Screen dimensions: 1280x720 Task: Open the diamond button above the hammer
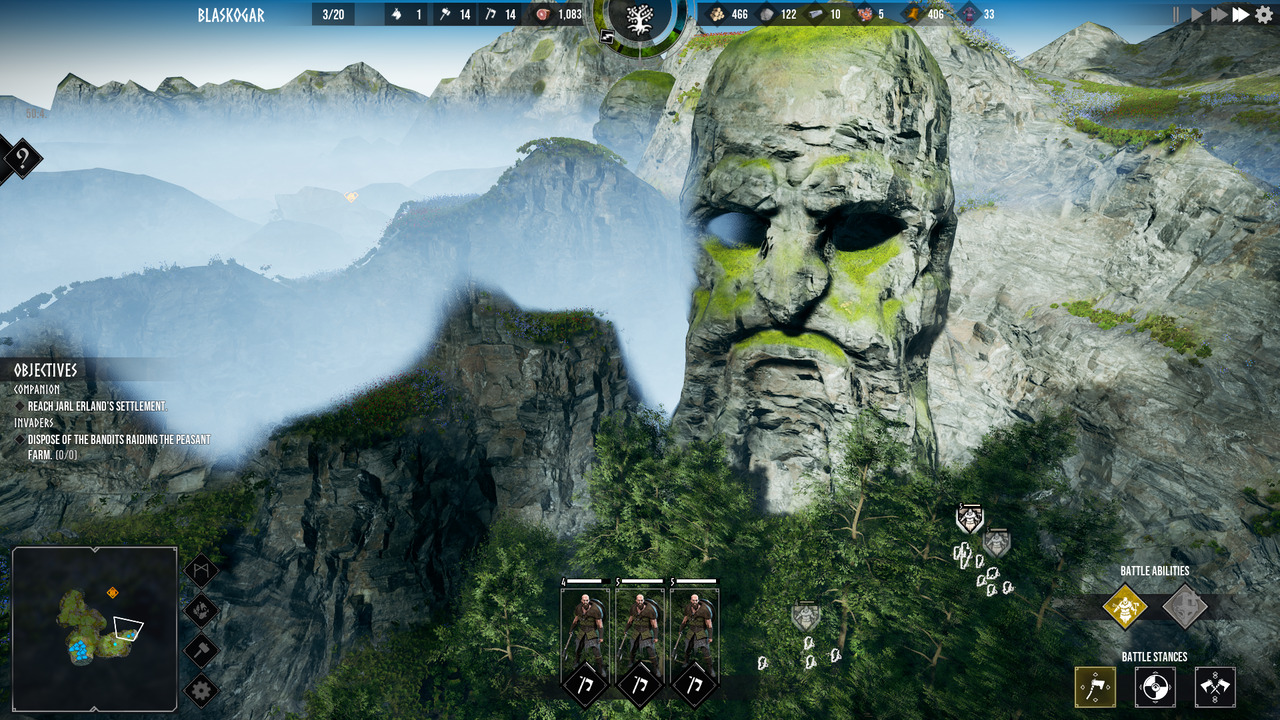pos(201,610)
